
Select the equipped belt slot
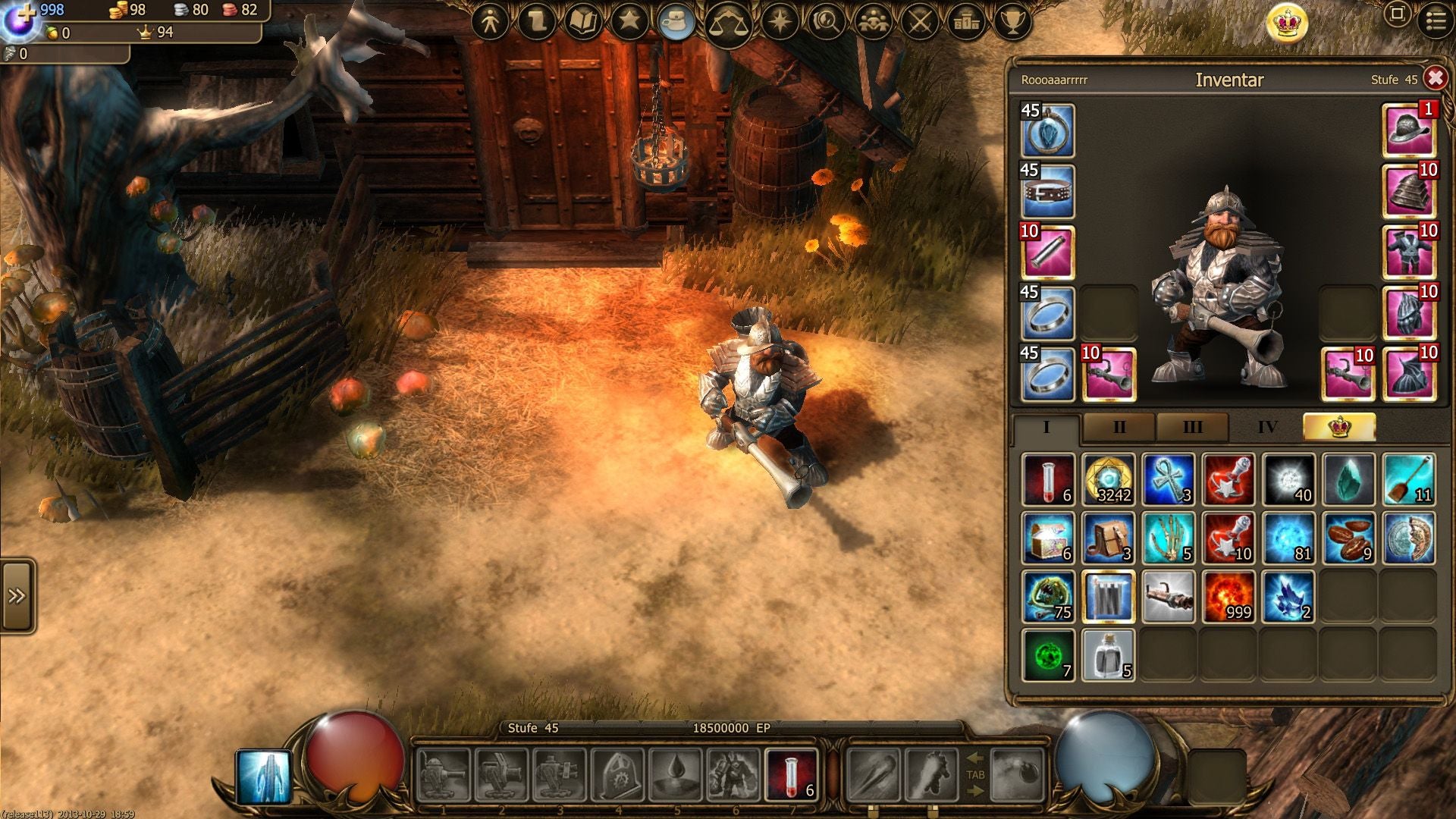coord(1048,191)
